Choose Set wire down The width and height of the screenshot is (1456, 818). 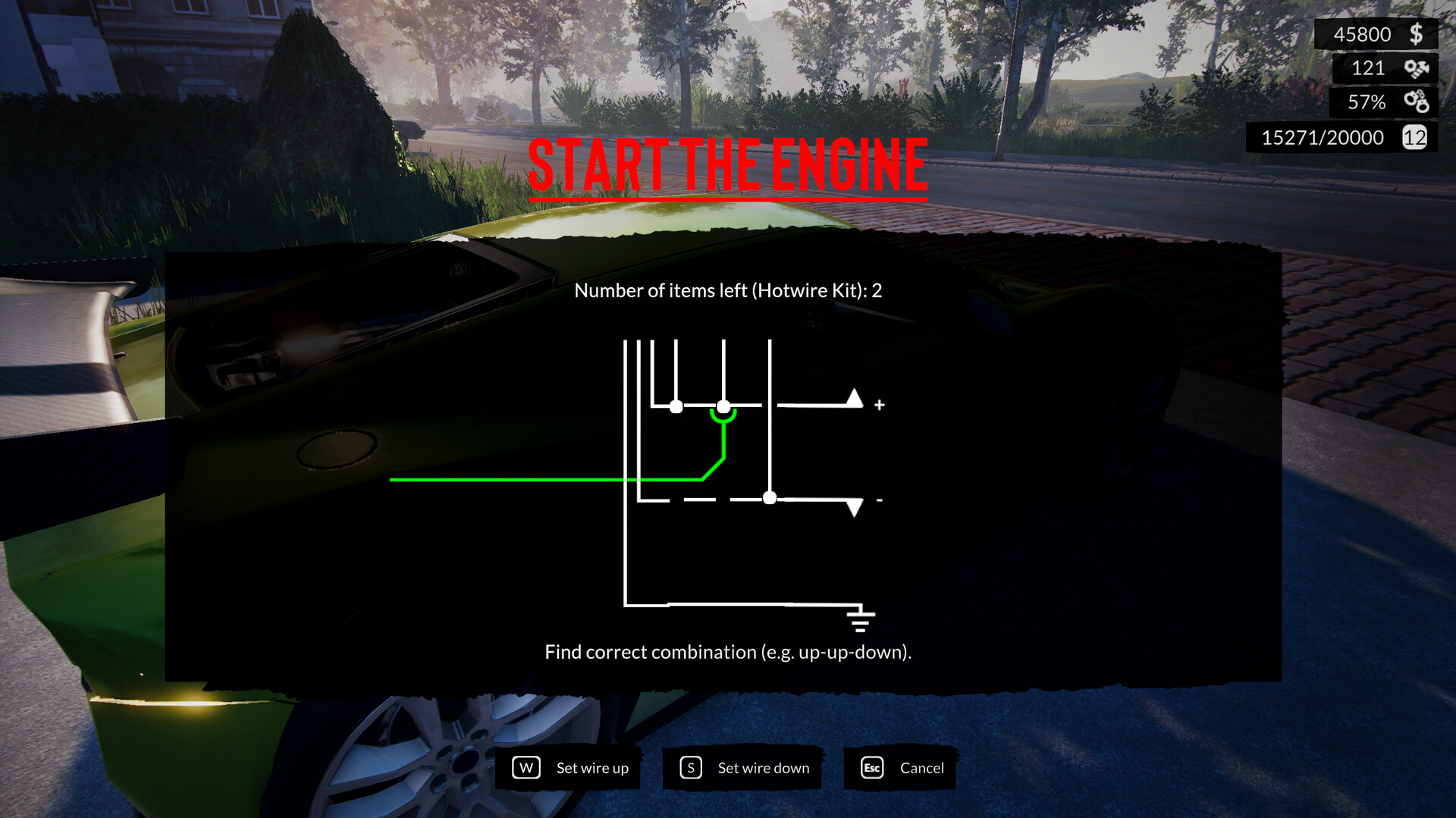click(762, 767)
